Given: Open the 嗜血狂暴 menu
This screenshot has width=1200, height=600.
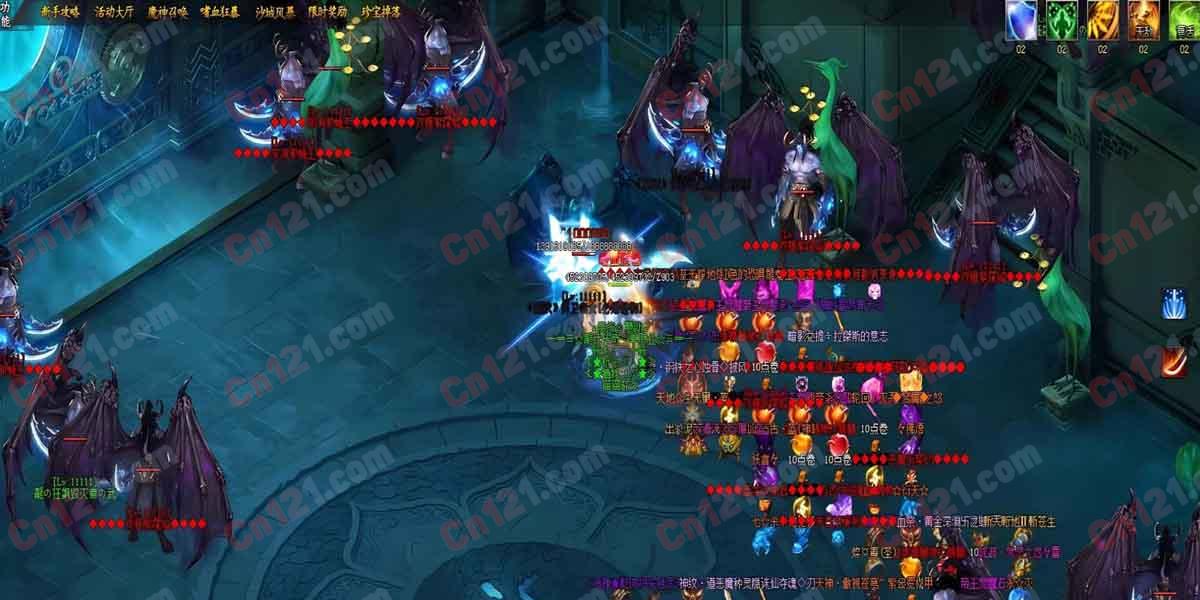Looking at the screenshot, I should 220,12.
